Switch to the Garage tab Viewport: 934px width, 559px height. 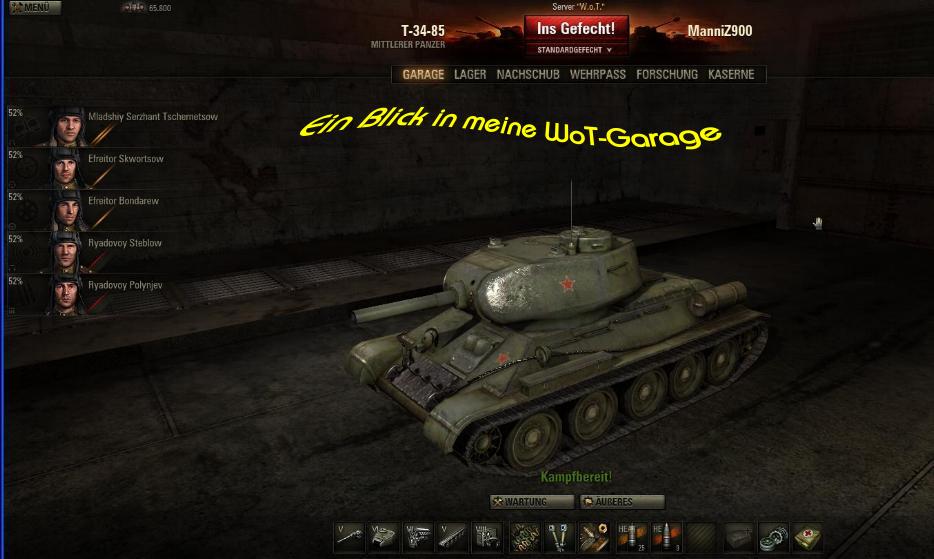pos(423,75)
